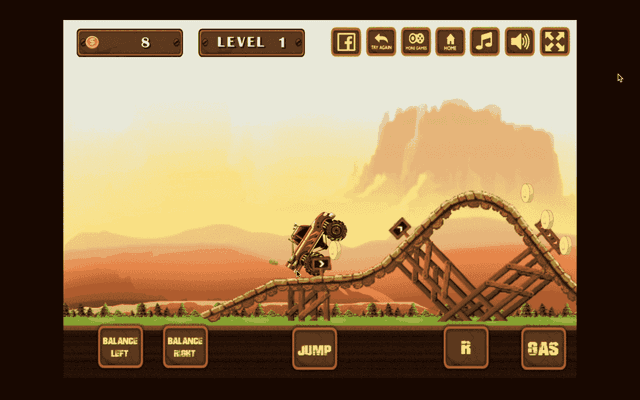The width and height of the screenshot is (640, 400).
Task: Click Try Again to restart the level
Action: pyautogui.click(x=381, y=42)
